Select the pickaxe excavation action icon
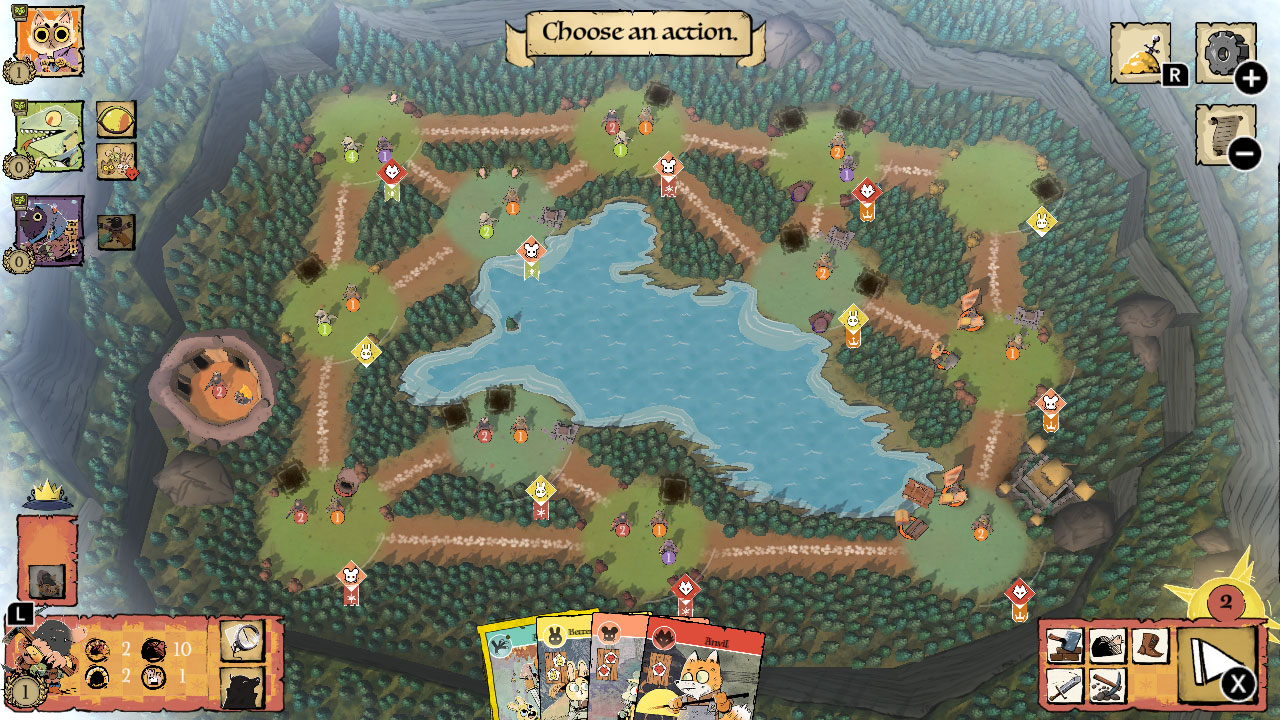 point(1106,686)
